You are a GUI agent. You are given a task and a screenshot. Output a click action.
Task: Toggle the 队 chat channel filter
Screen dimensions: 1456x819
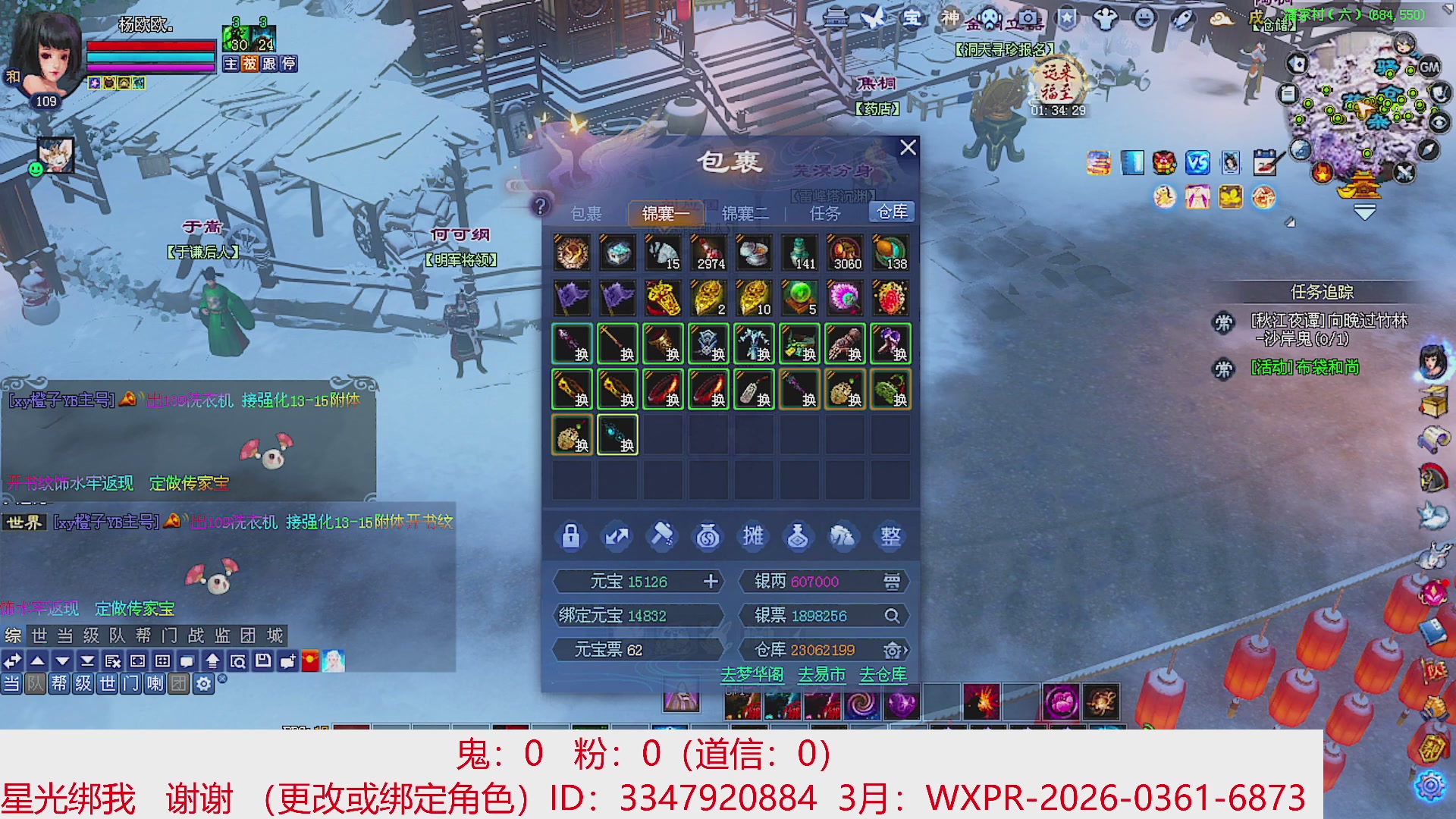coord(35,683)
